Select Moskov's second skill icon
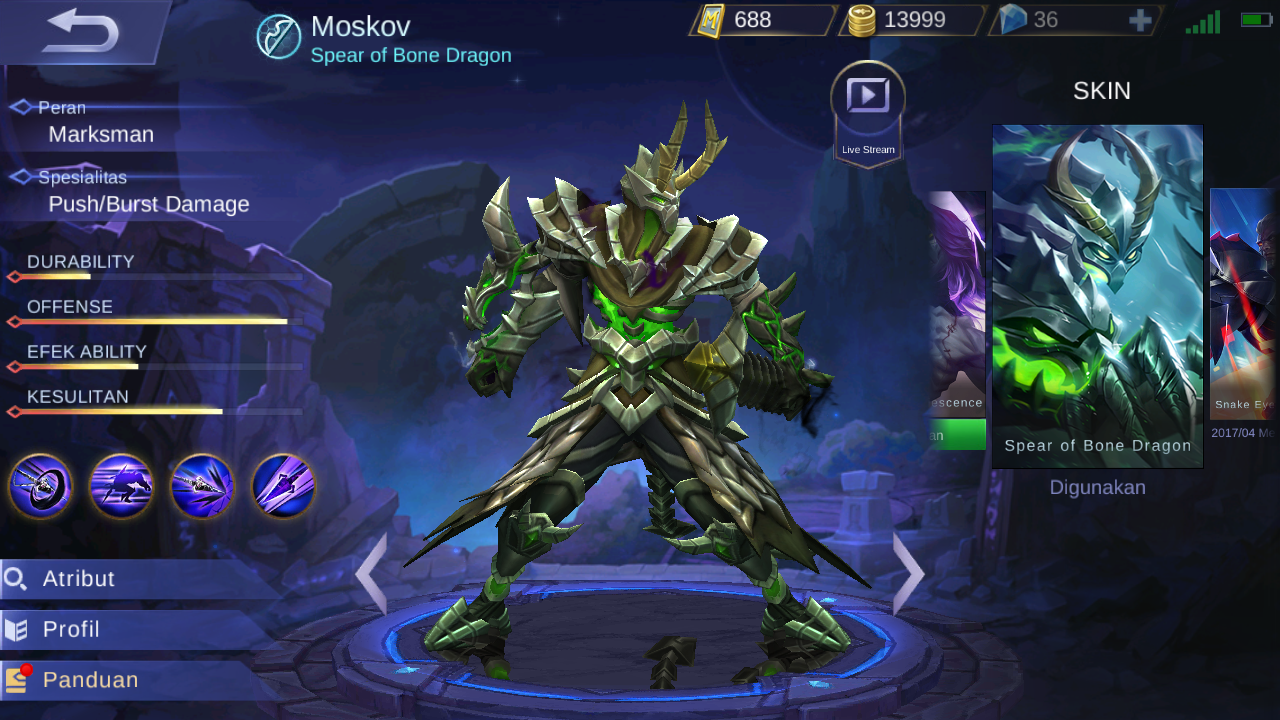This screenshot has height=720, width=1280. click(121, 486)
